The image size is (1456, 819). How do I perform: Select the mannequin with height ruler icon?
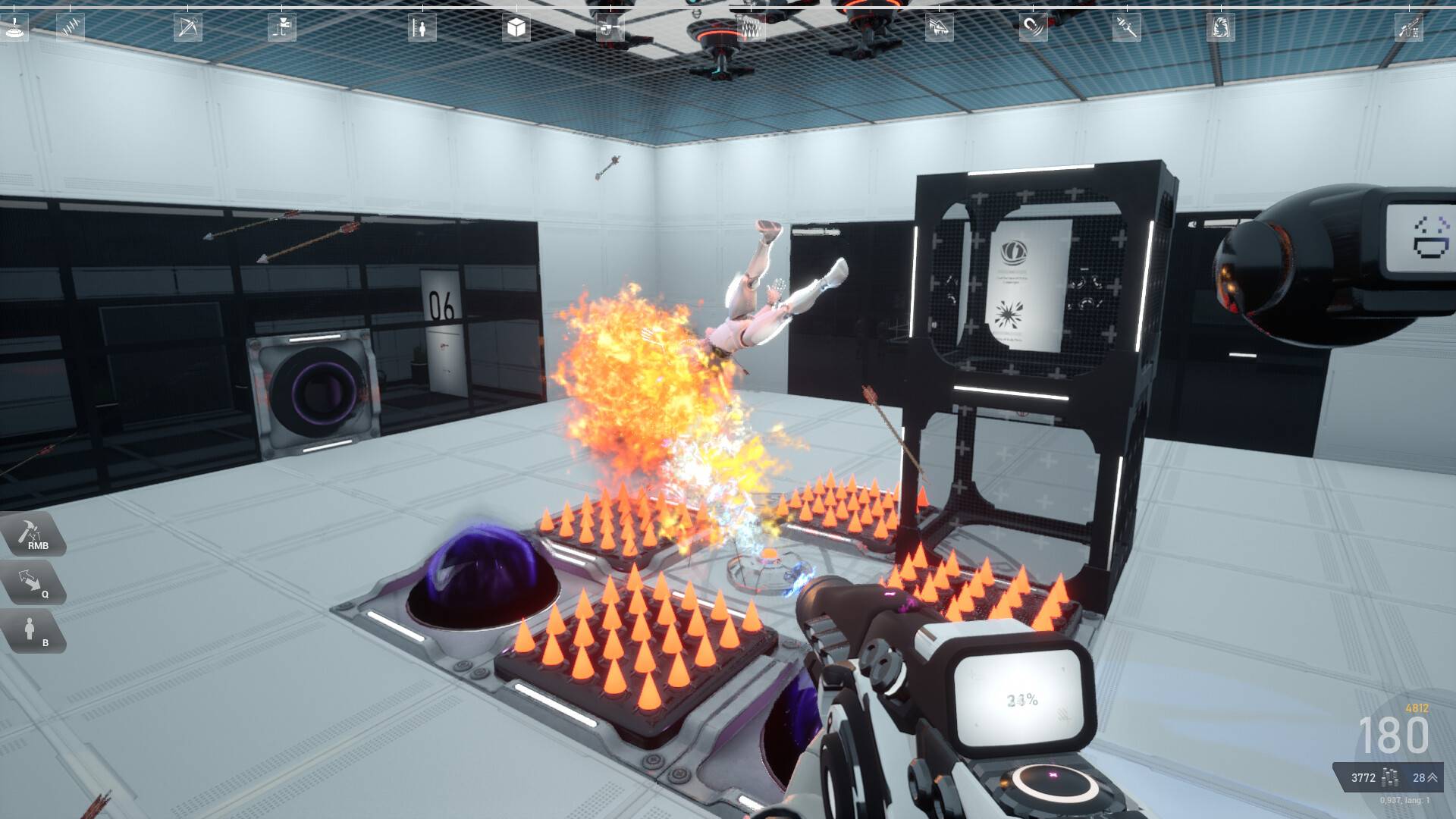coord(422,28)
